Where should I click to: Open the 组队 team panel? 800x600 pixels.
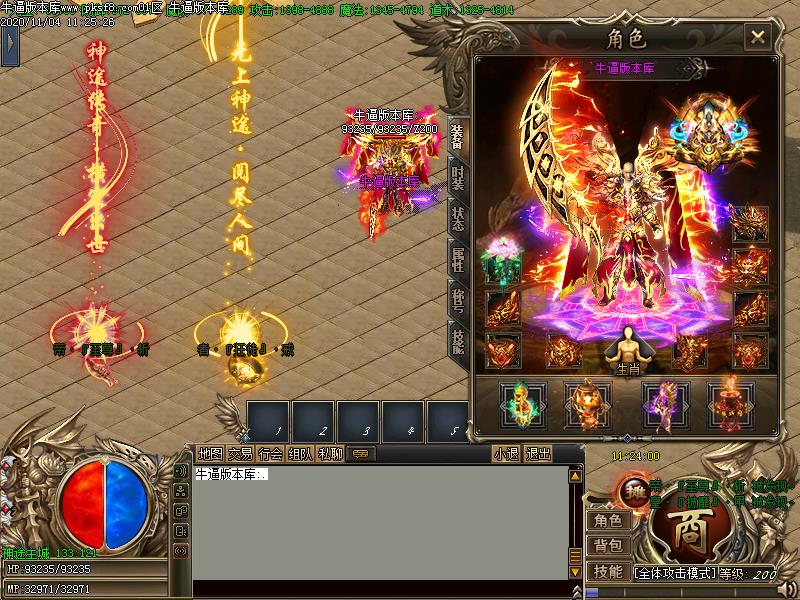coord(300,454)
